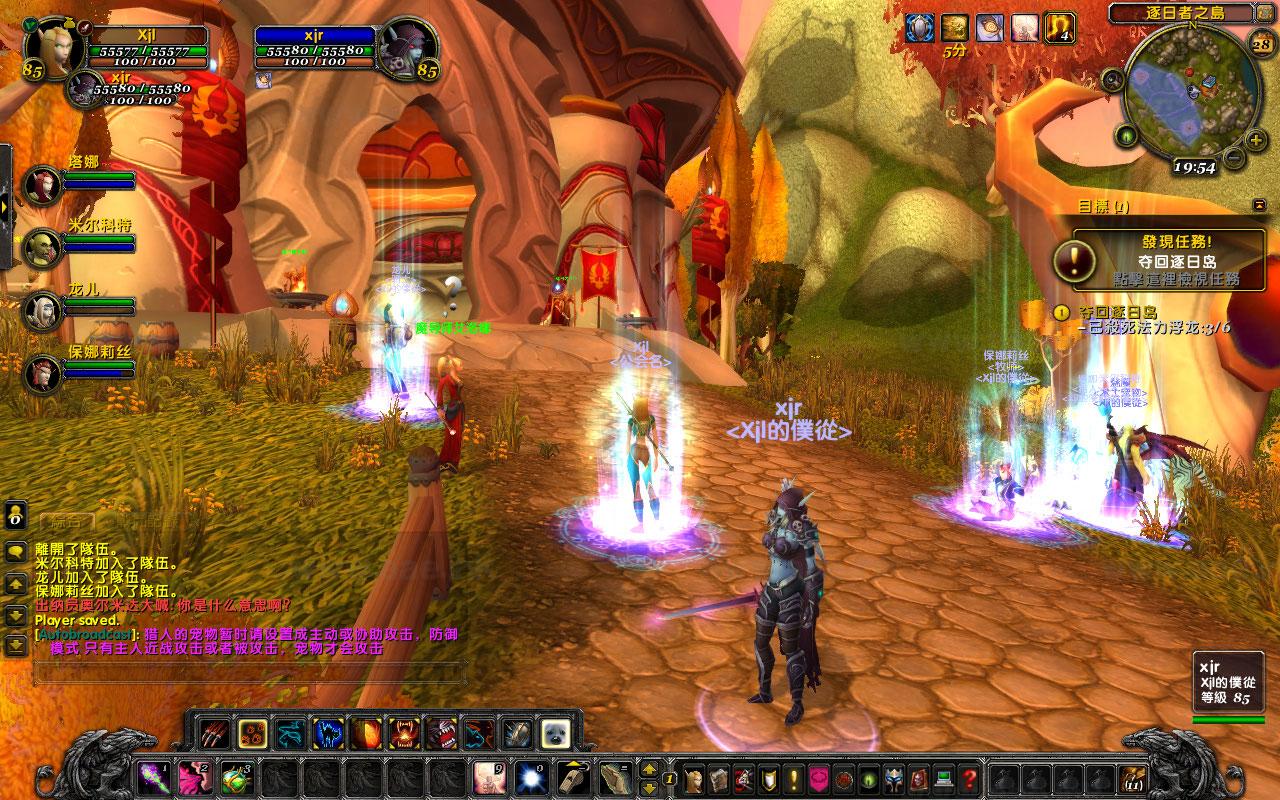Viewport: 1280px width, 800px height.
Task: Use the whistle item on action bar
Action: click(x=571, y=777)
